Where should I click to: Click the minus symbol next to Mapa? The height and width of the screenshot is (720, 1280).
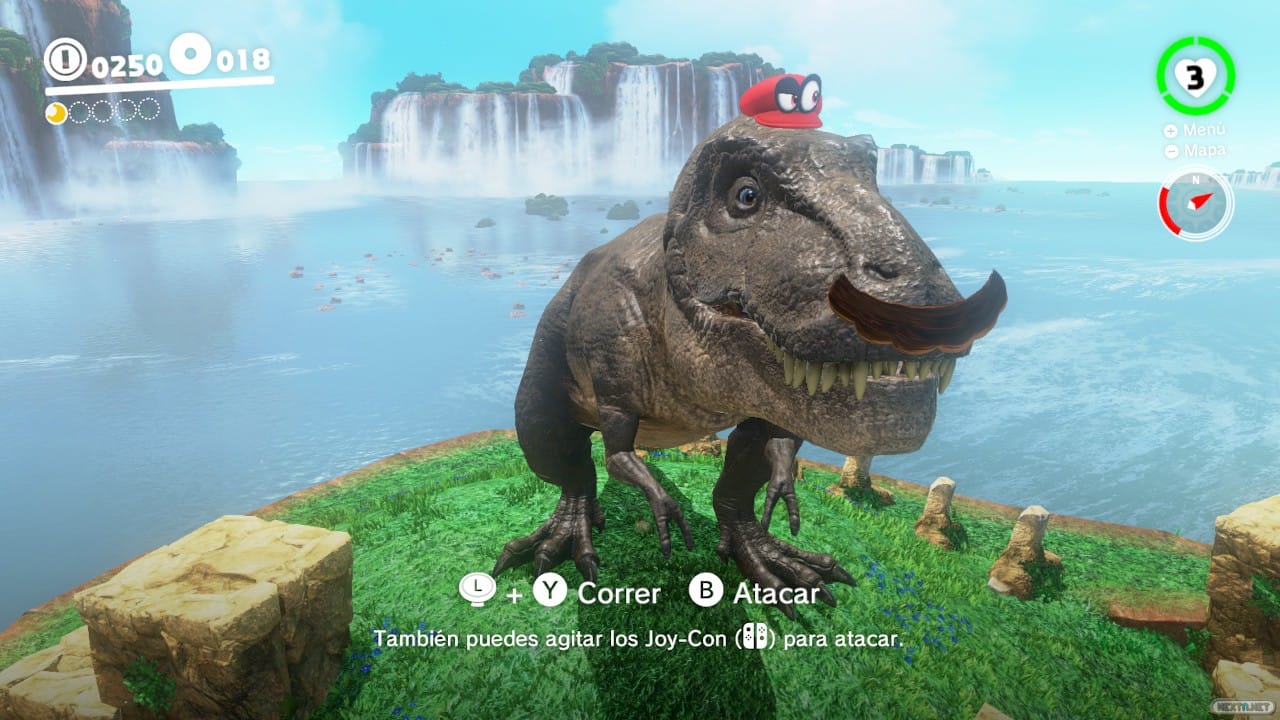pyautogui.click(x=1171, y=151)
